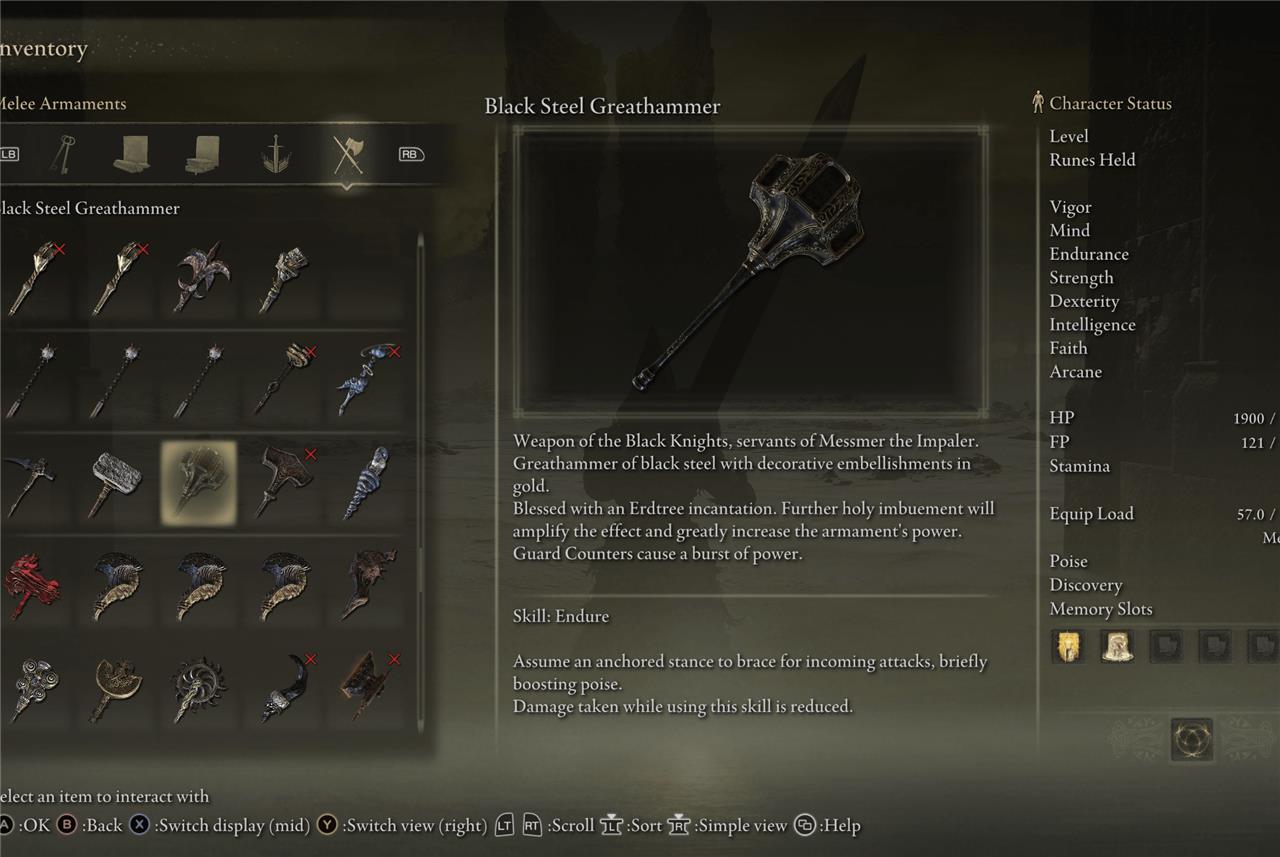Select the curved black horn weapon
The image size is (1280, 857).
(x=283, y=688)
